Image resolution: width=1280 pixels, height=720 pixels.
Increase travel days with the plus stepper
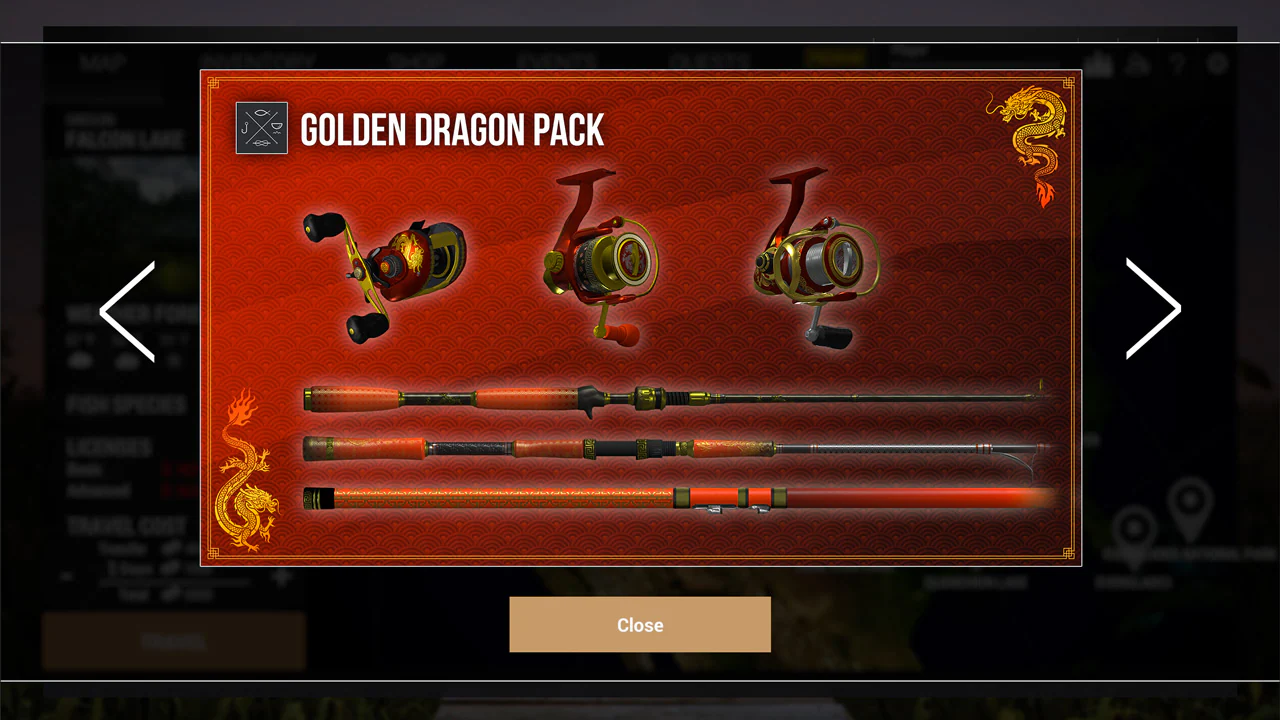[x=281, y=576]
